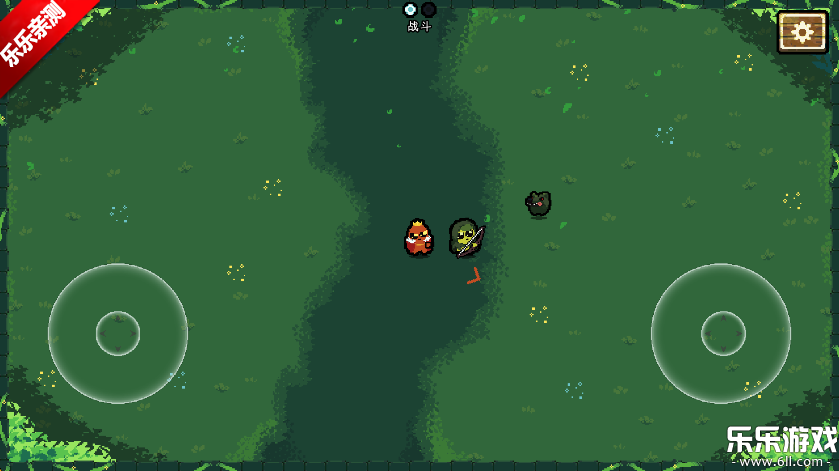Tap the left movement joystick
The height and width of the screenshot is (471, 839).
point(118,333)
